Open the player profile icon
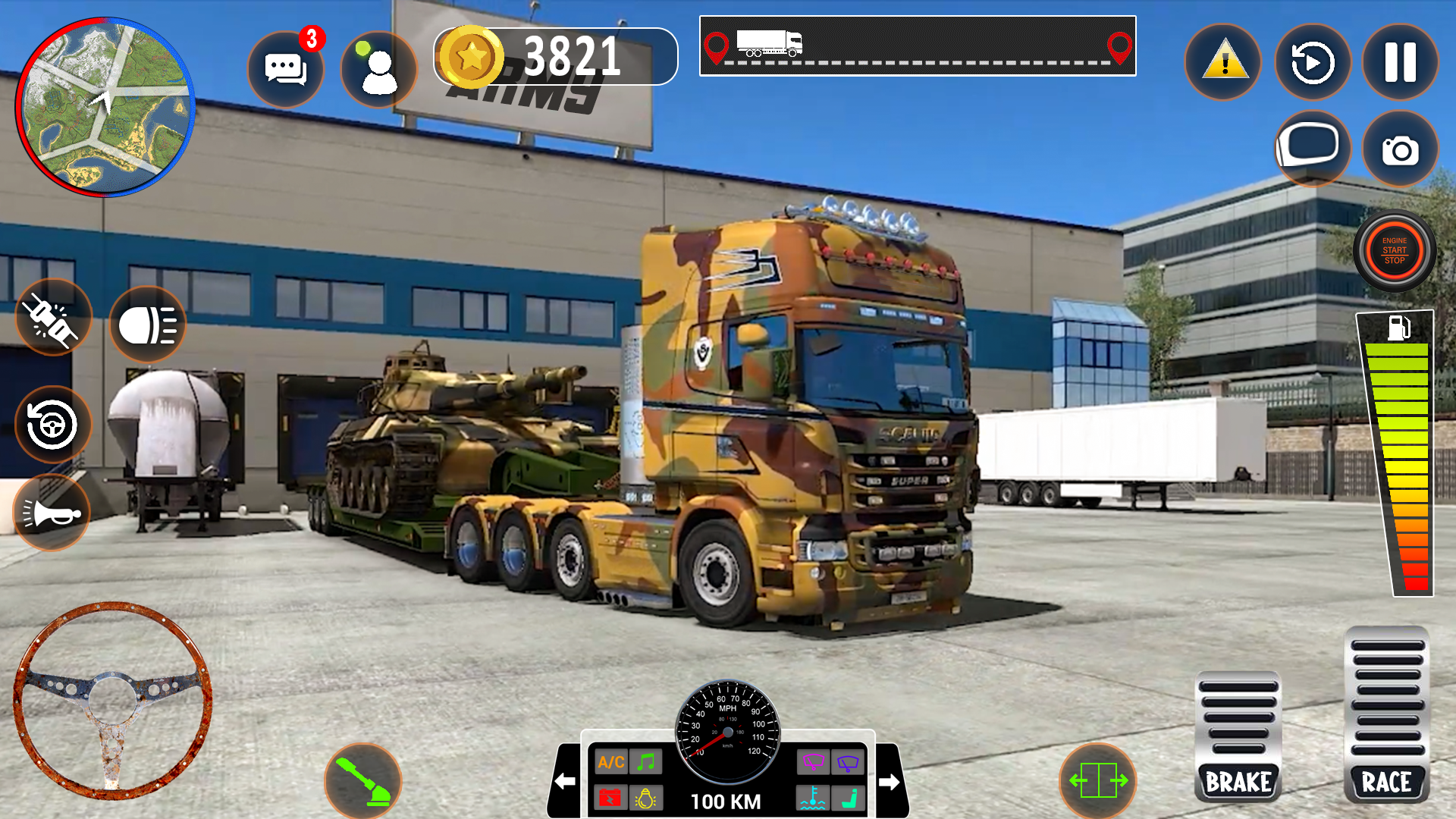Image resolution: width=1456 pixels, height=819 pixels. pyautogui.click(x=378, y=70)
